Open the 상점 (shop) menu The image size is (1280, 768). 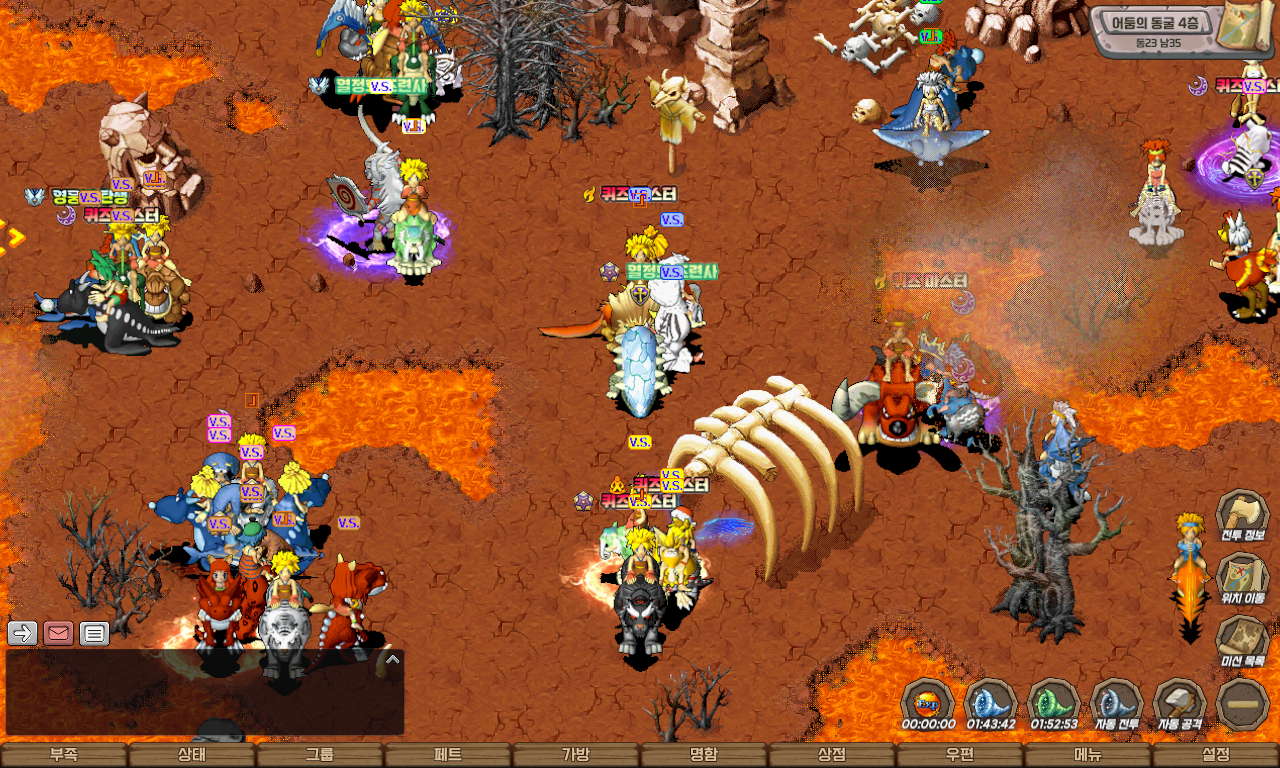(832, 755)
